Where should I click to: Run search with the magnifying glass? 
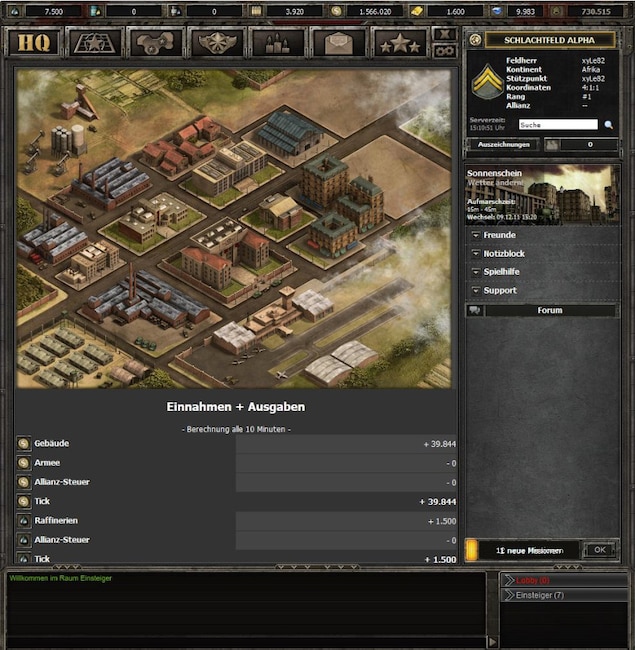click(x=608, y=125)
